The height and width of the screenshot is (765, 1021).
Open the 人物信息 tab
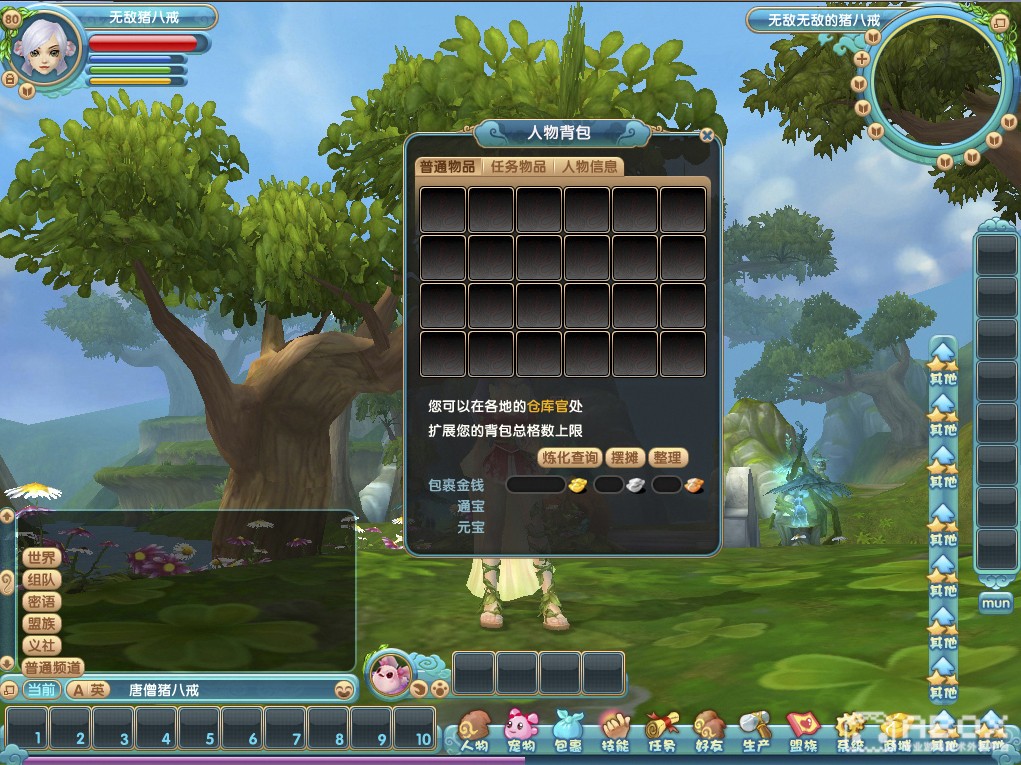pyautogui.click(x=589, y=167)
